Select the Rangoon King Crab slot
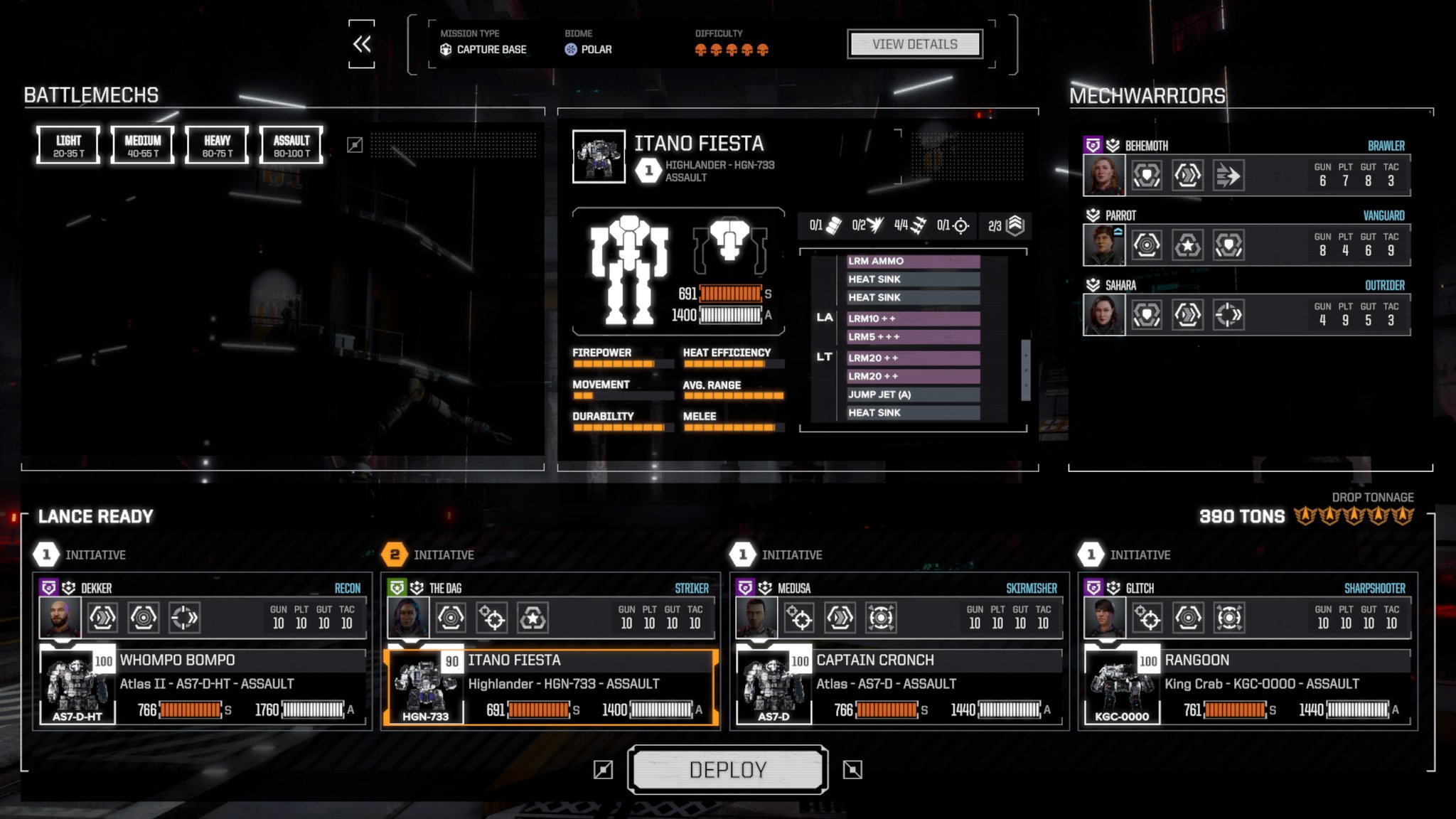Image resolution: width=1456 pixels, height=819 pixels. (1248, 685)
